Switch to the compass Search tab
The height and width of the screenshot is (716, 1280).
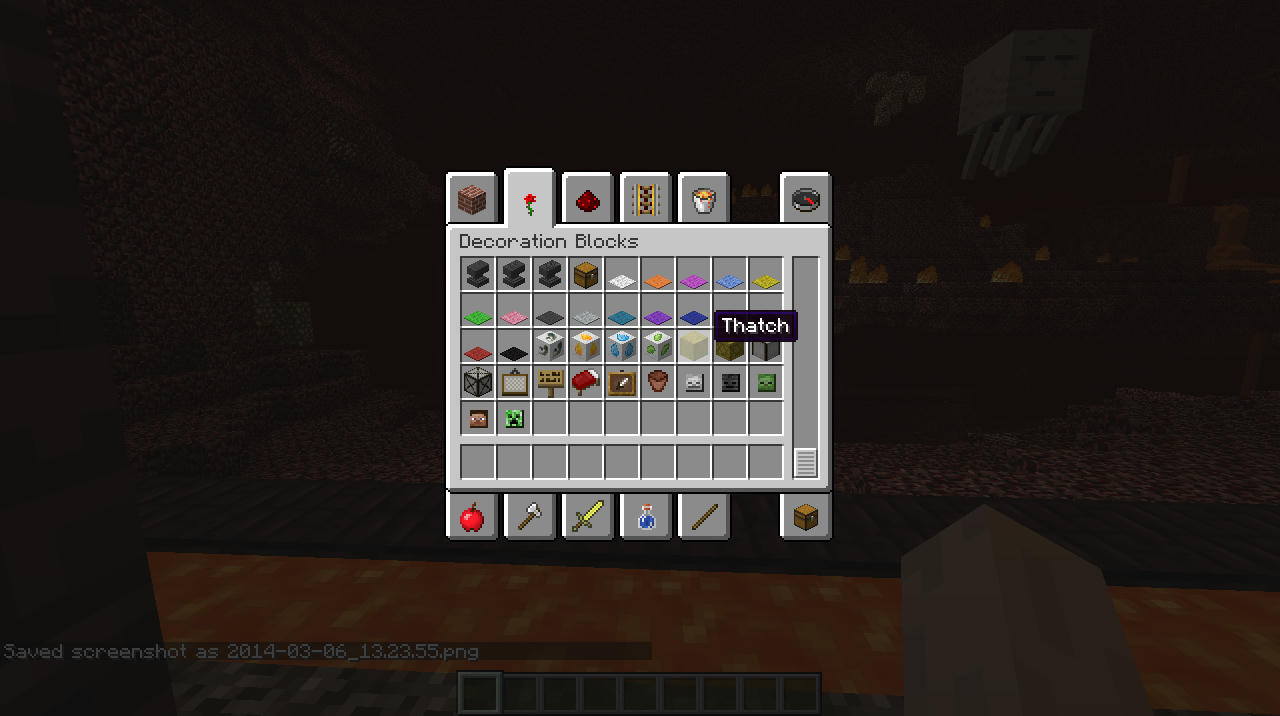[806, 200]
